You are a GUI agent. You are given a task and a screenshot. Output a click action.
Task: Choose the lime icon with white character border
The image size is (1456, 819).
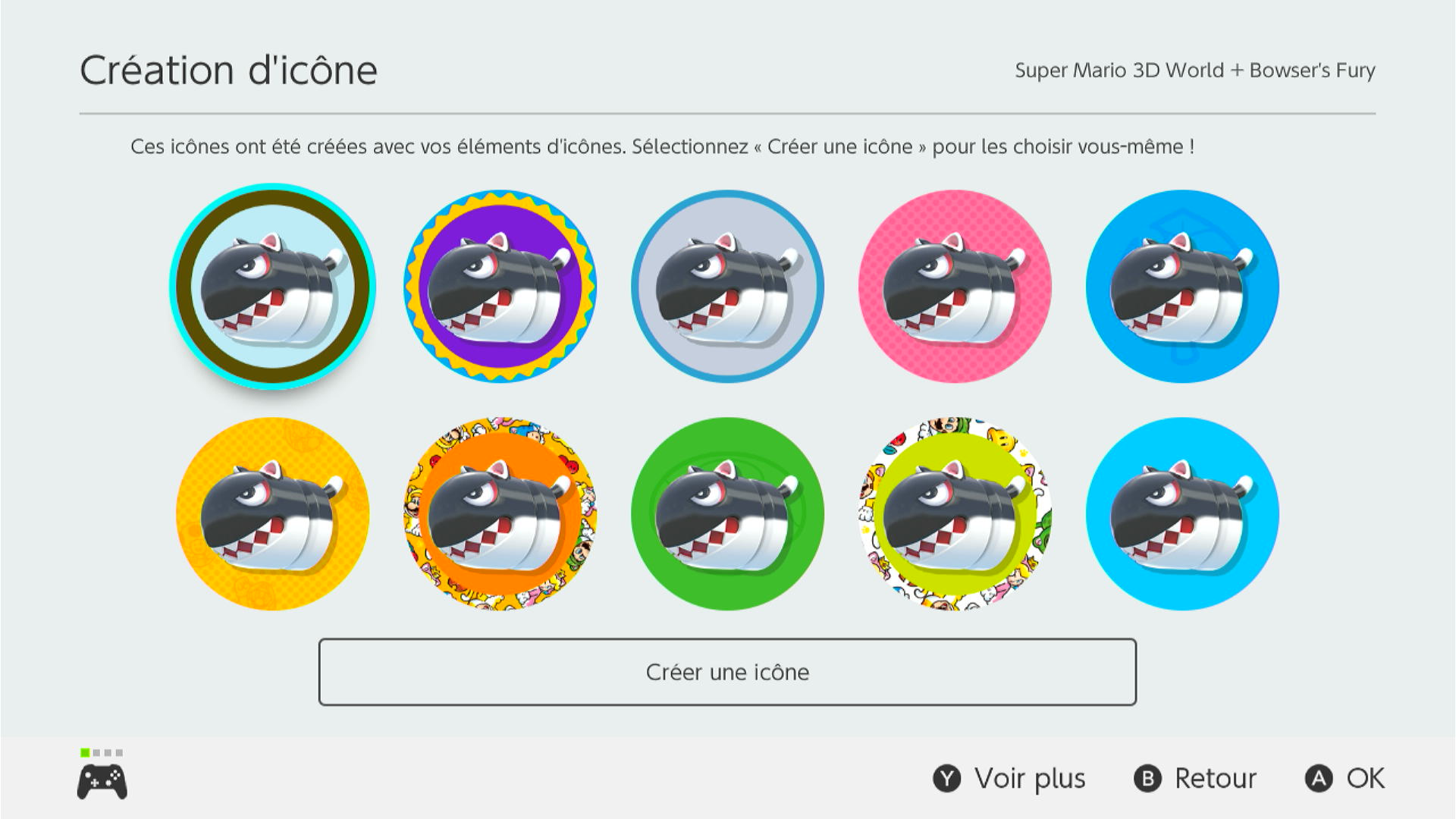(955, 514)
